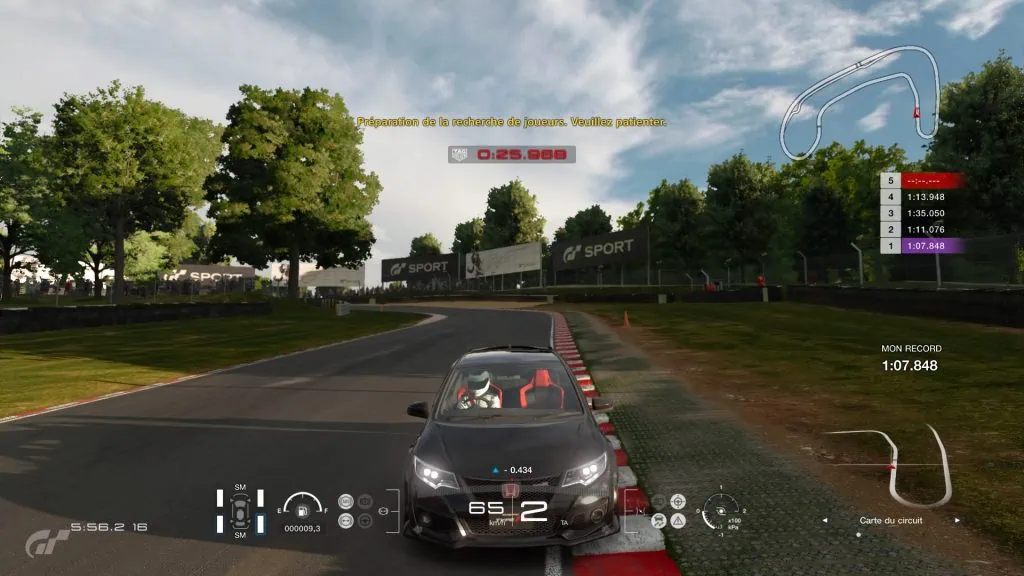Click the full circuit outline map
The height and width of the screenshot is (576, 1024).
click(862, 100)
